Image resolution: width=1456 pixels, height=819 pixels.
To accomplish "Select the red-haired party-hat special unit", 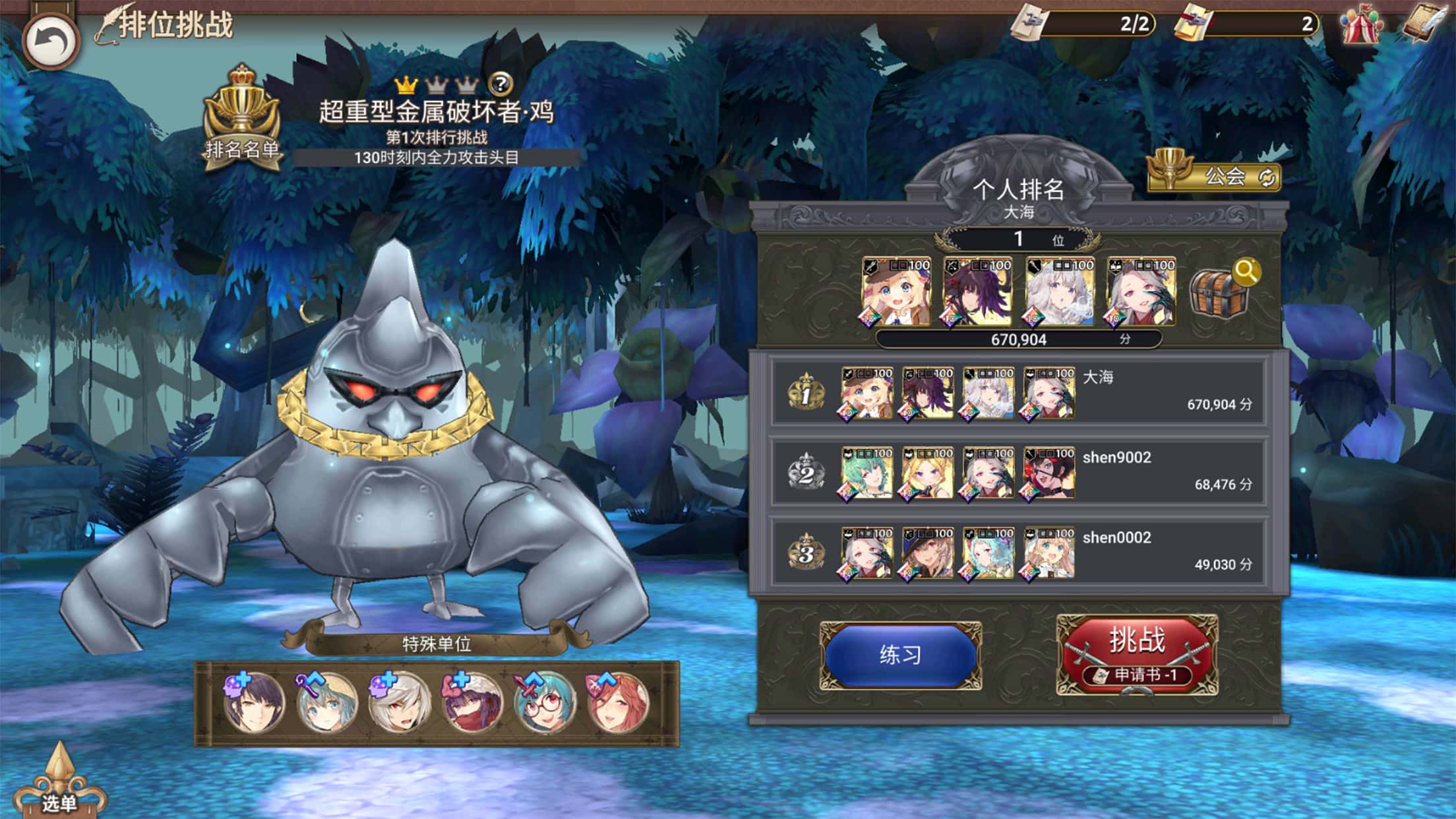I will [x=618, y=703].
